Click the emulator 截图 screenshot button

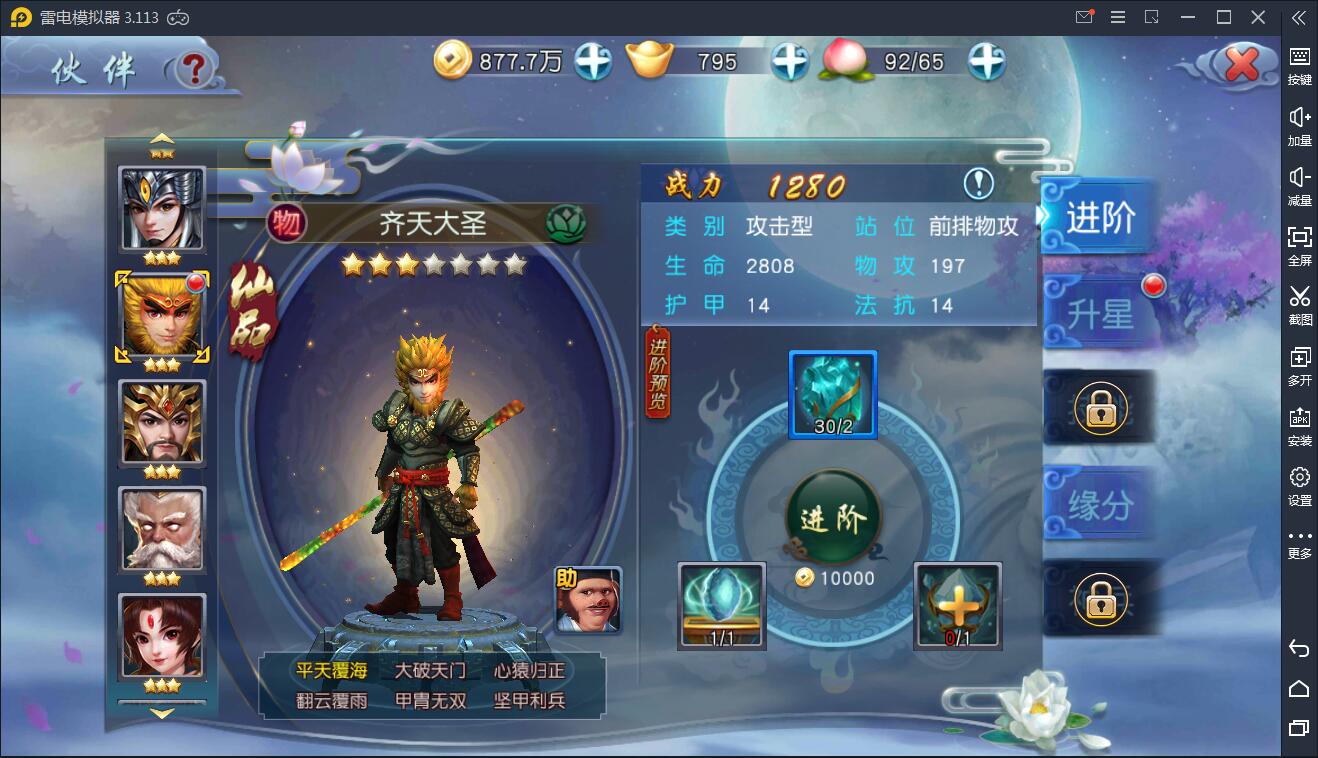[1299, 304]
